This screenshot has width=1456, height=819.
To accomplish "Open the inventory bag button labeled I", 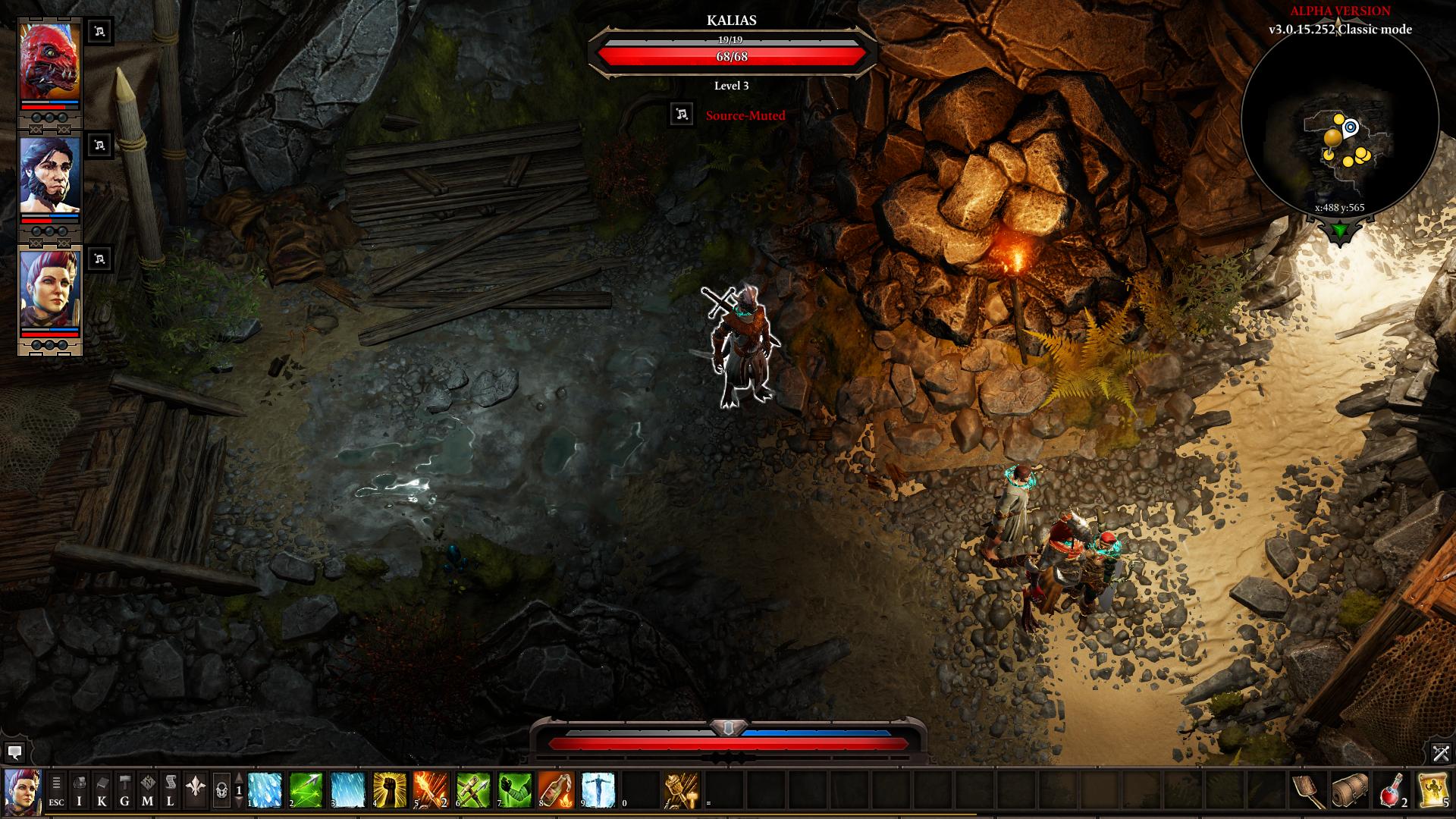I will click(79, 791).
